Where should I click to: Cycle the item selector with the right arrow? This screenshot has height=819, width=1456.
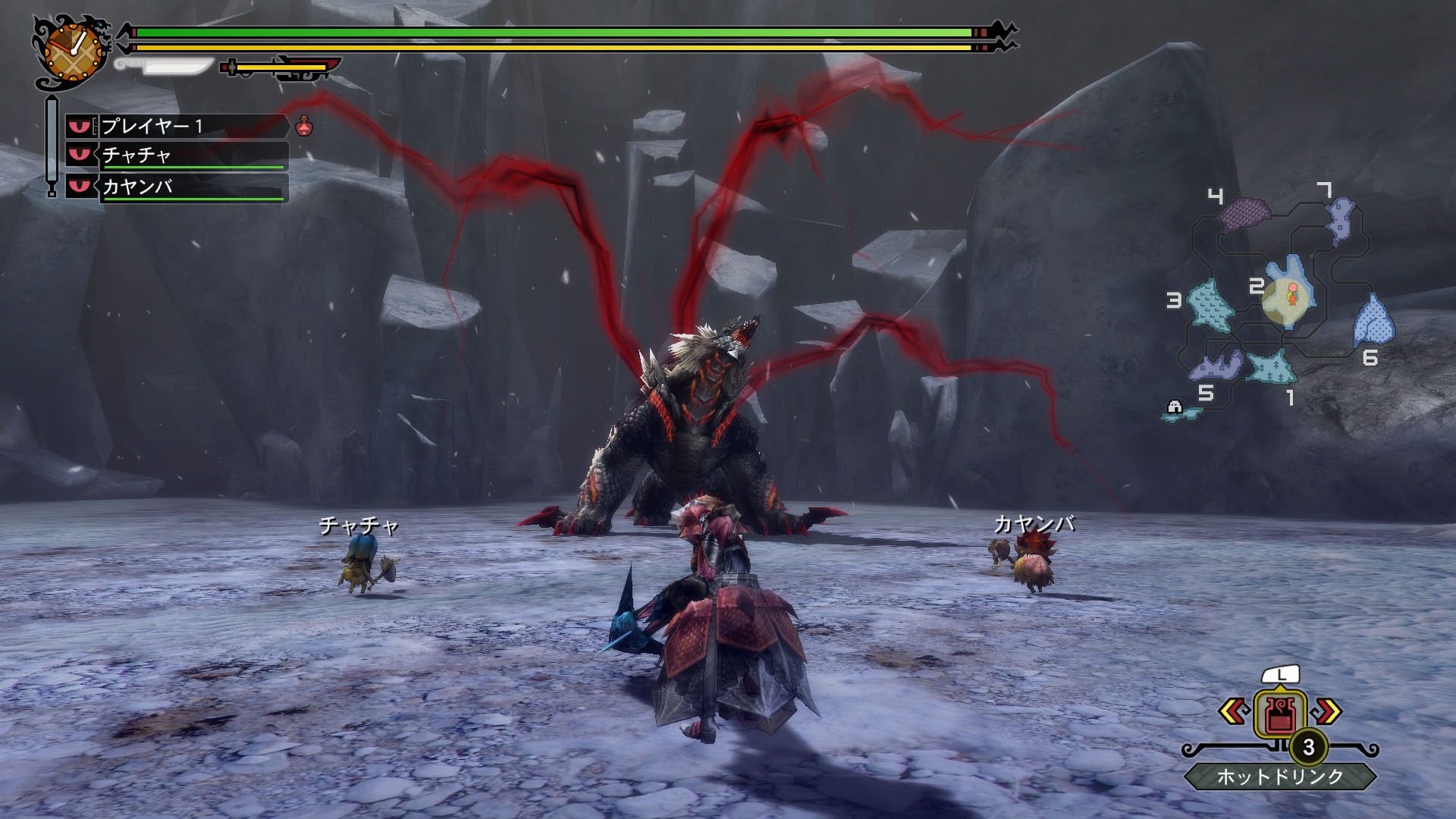(1325, 711)
